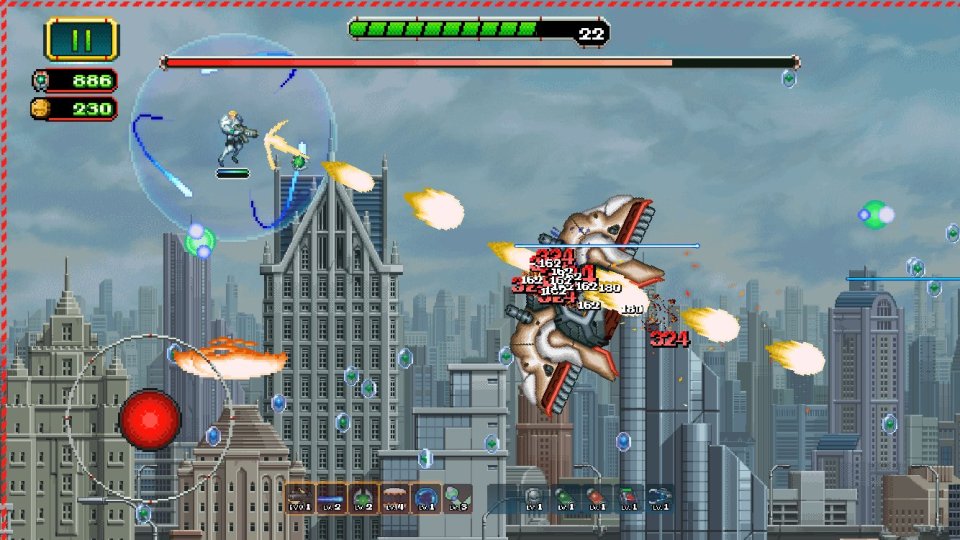
Task: Choose the flying saucer weapon icon
Action: pos(394,497)
